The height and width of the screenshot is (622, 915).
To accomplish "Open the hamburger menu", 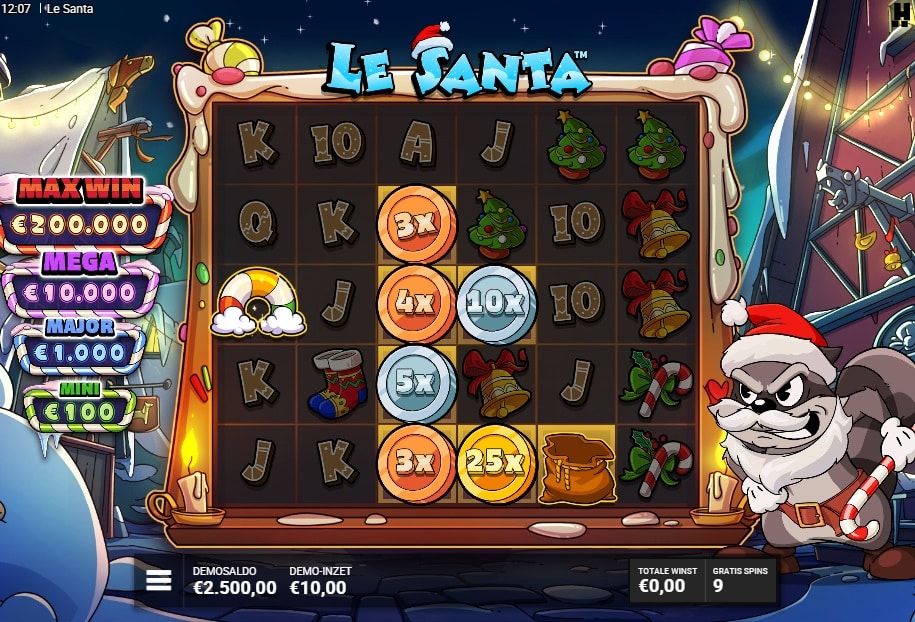I will 159,581.
